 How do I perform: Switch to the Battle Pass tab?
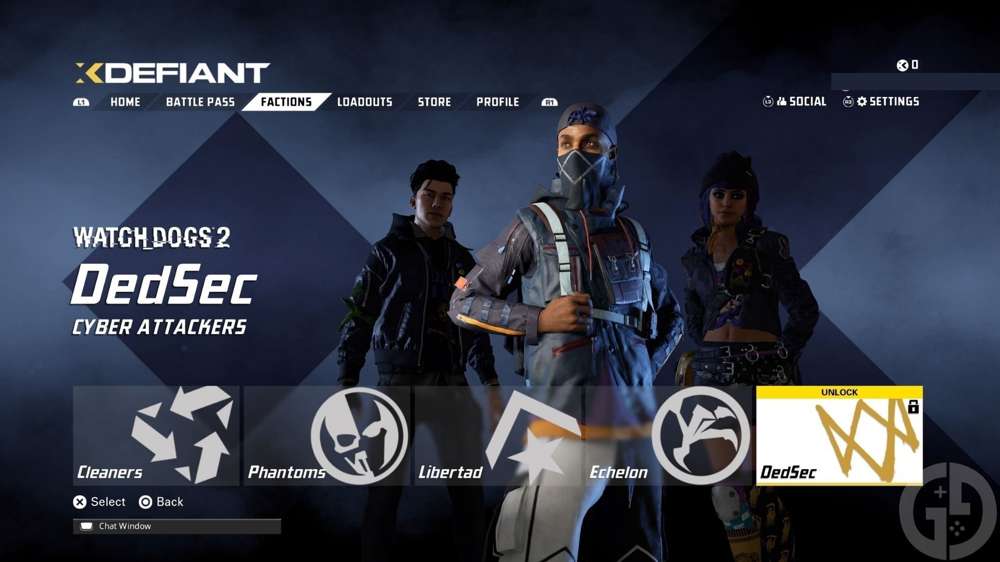[x=200, y=102]
